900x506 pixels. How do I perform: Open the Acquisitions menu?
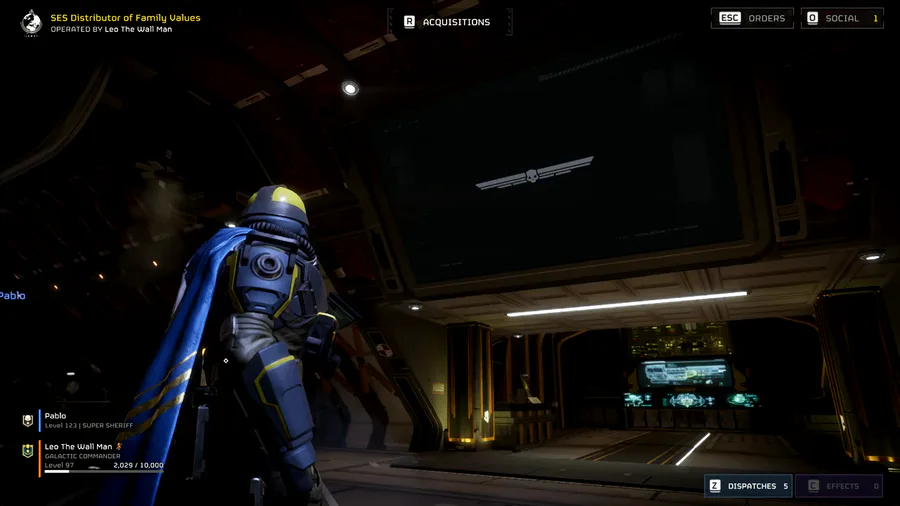[448, 21]
